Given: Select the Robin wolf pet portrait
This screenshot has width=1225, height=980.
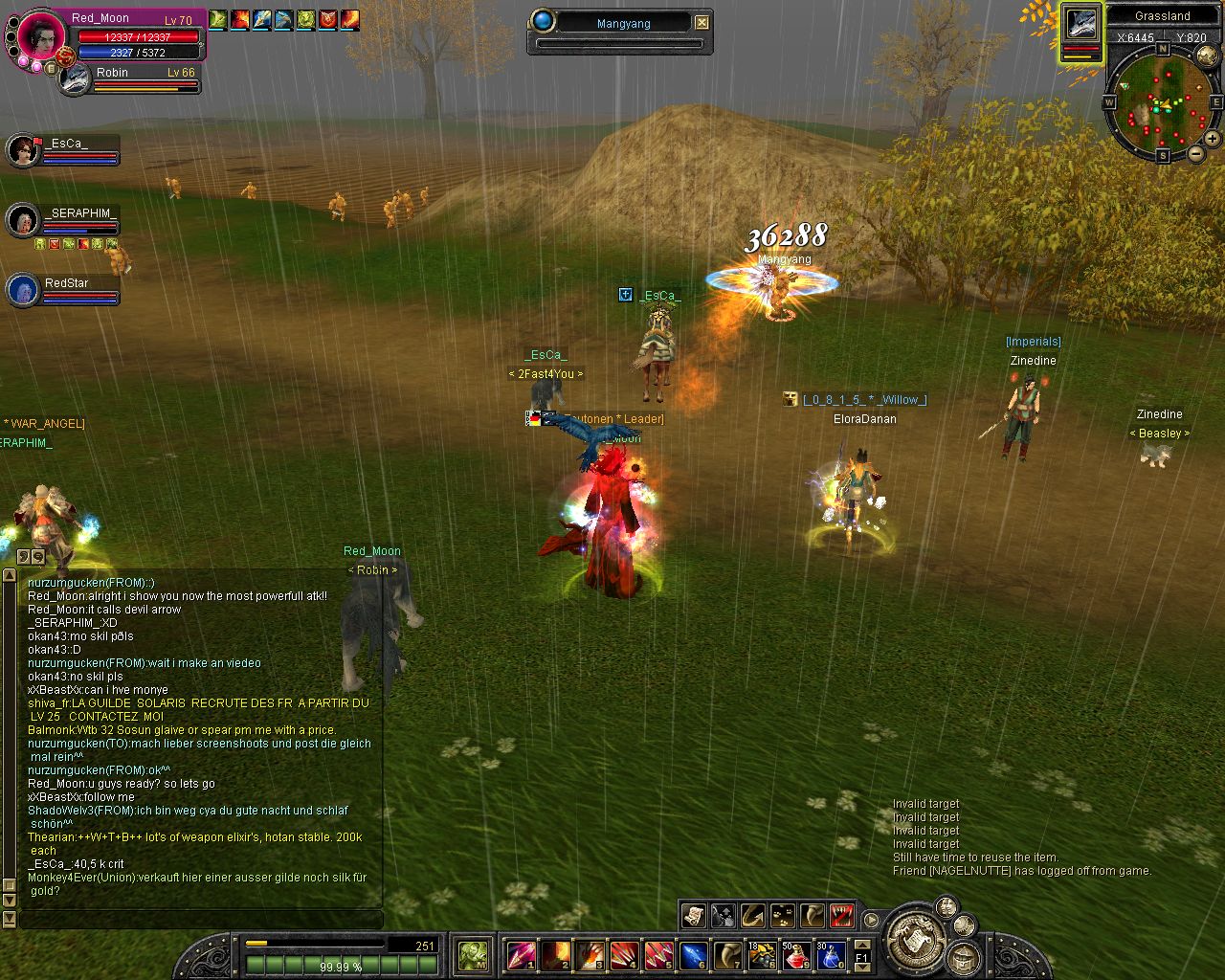Looking at the screenshot, I should pyautogui.click(x=75, y=79).
